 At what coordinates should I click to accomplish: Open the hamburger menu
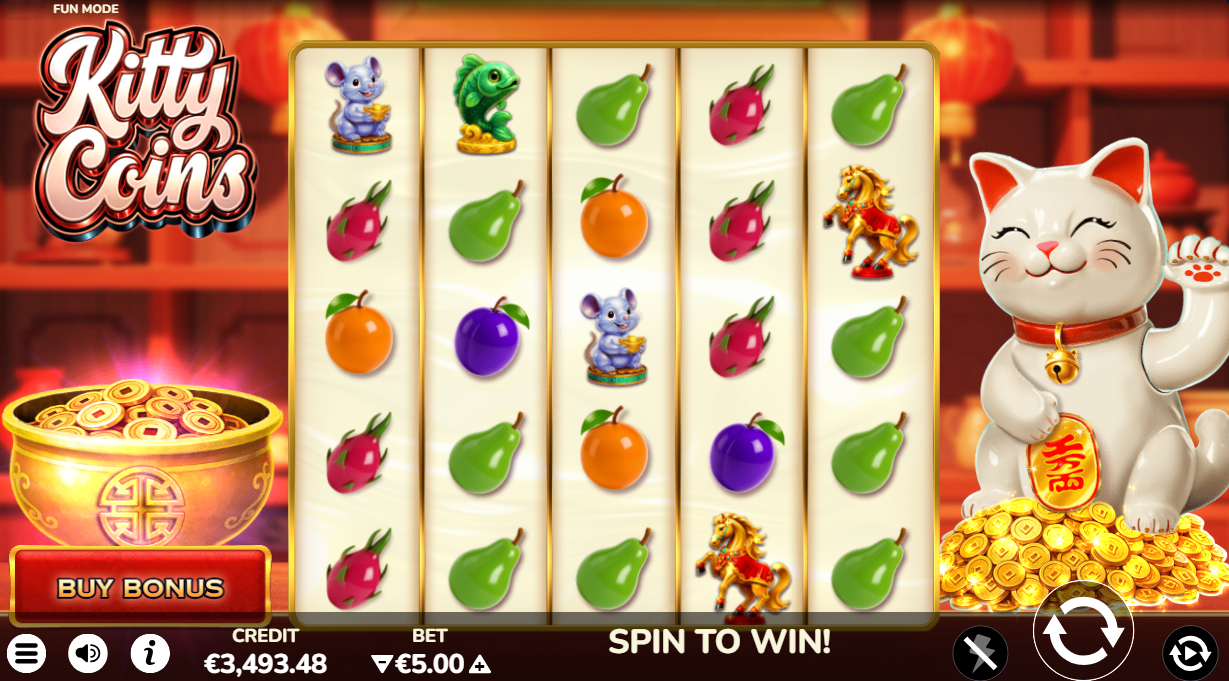coord(28,654)
